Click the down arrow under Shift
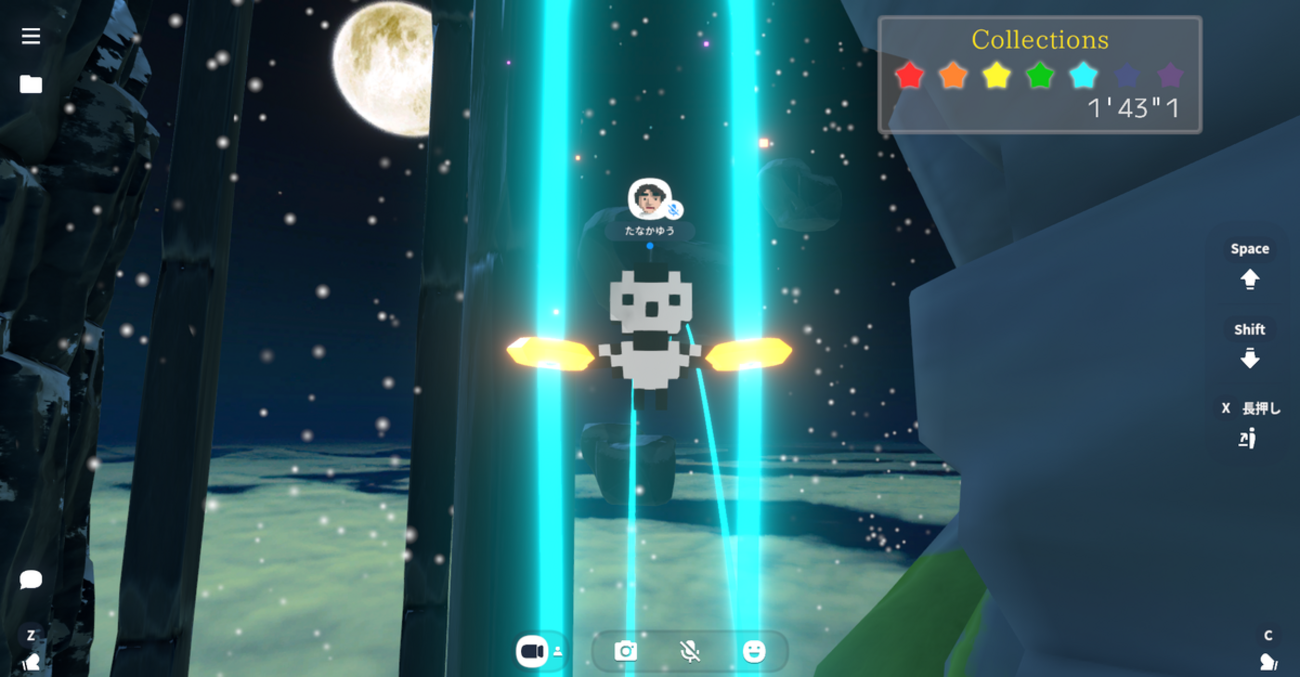 pyautogui.click(x=1250, y=359)
